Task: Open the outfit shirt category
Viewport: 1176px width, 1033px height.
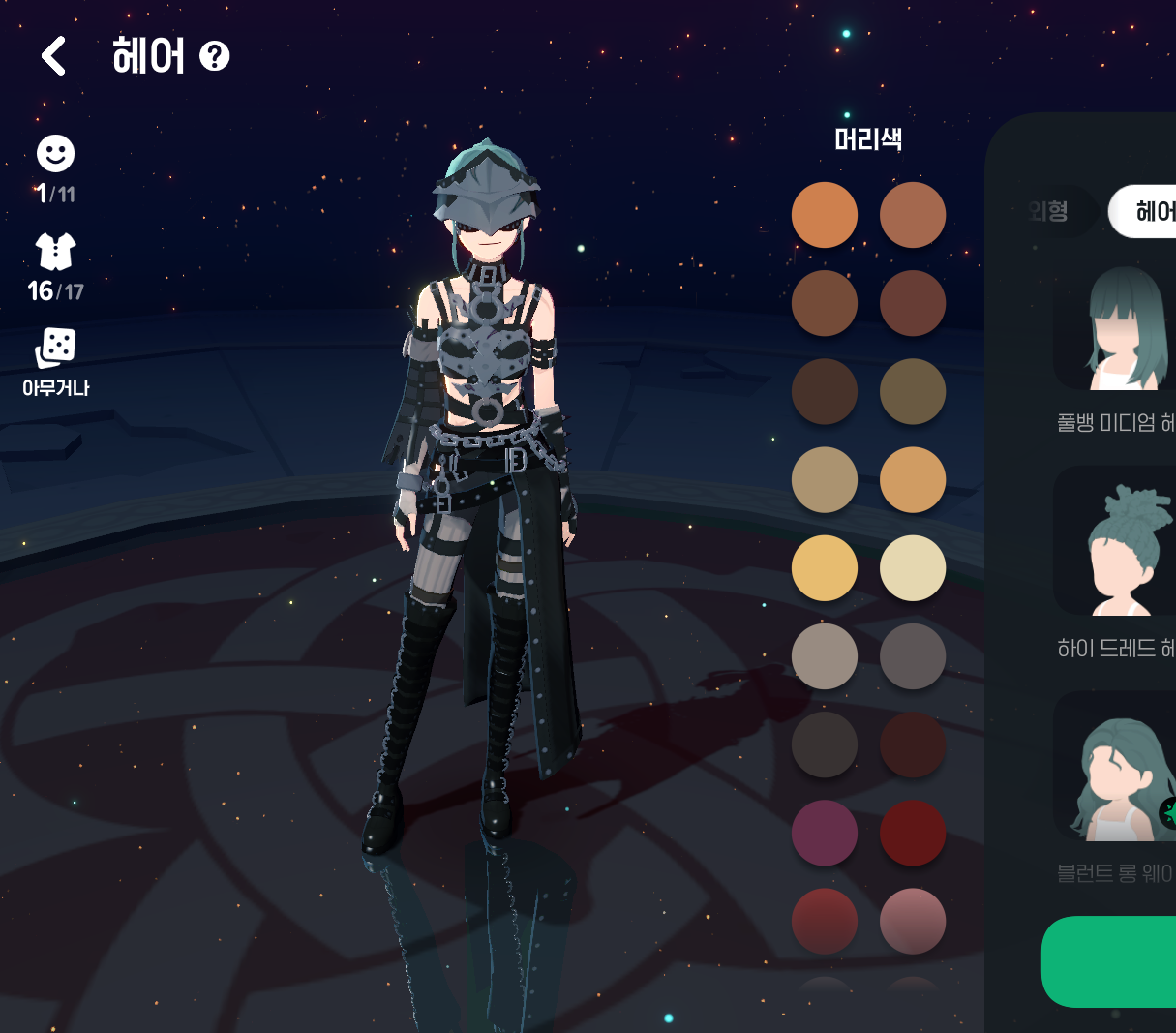Action: coord(55,252)
